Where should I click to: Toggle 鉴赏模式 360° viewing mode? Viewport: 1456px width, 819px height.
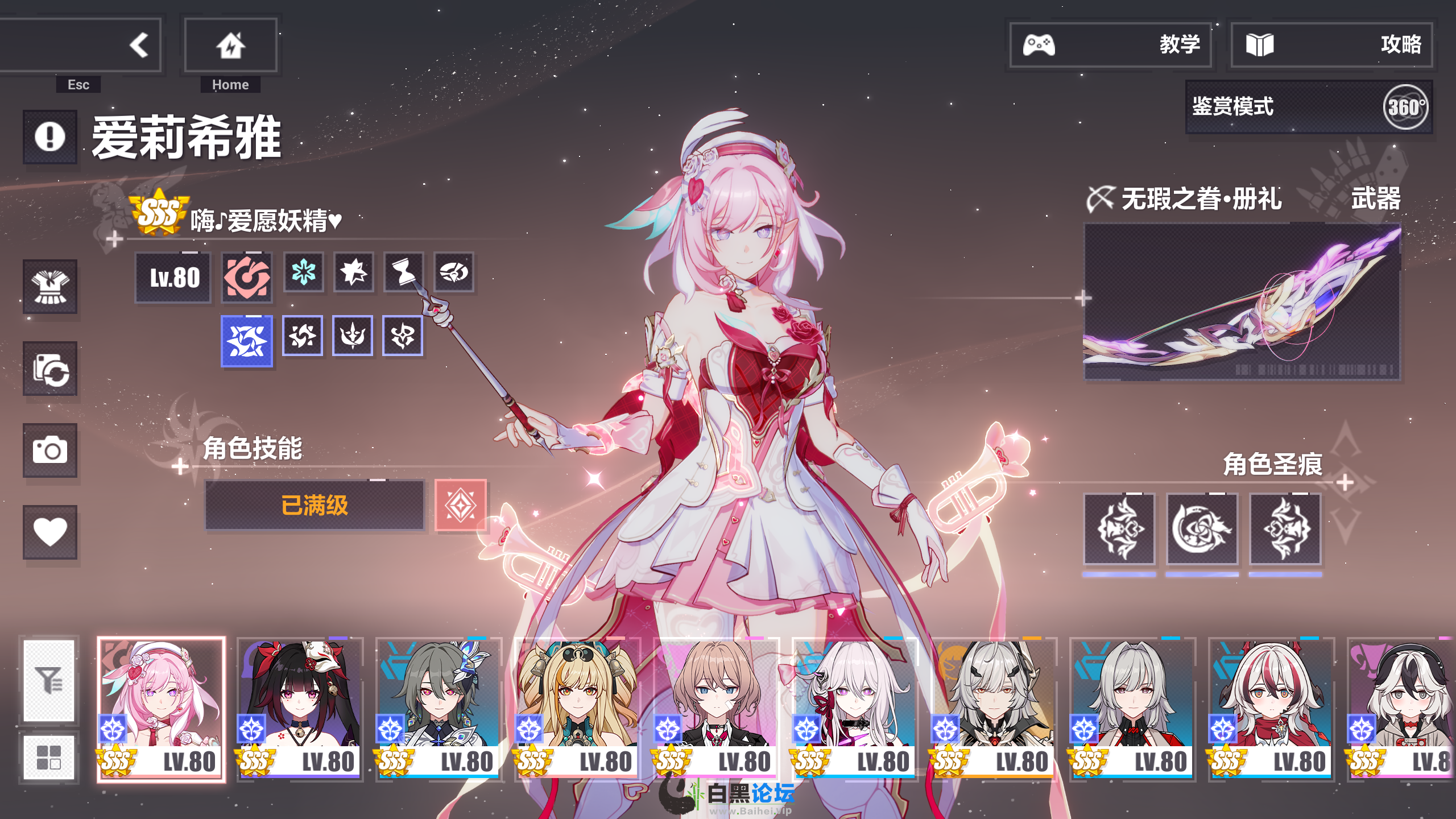coord(1308,107)
